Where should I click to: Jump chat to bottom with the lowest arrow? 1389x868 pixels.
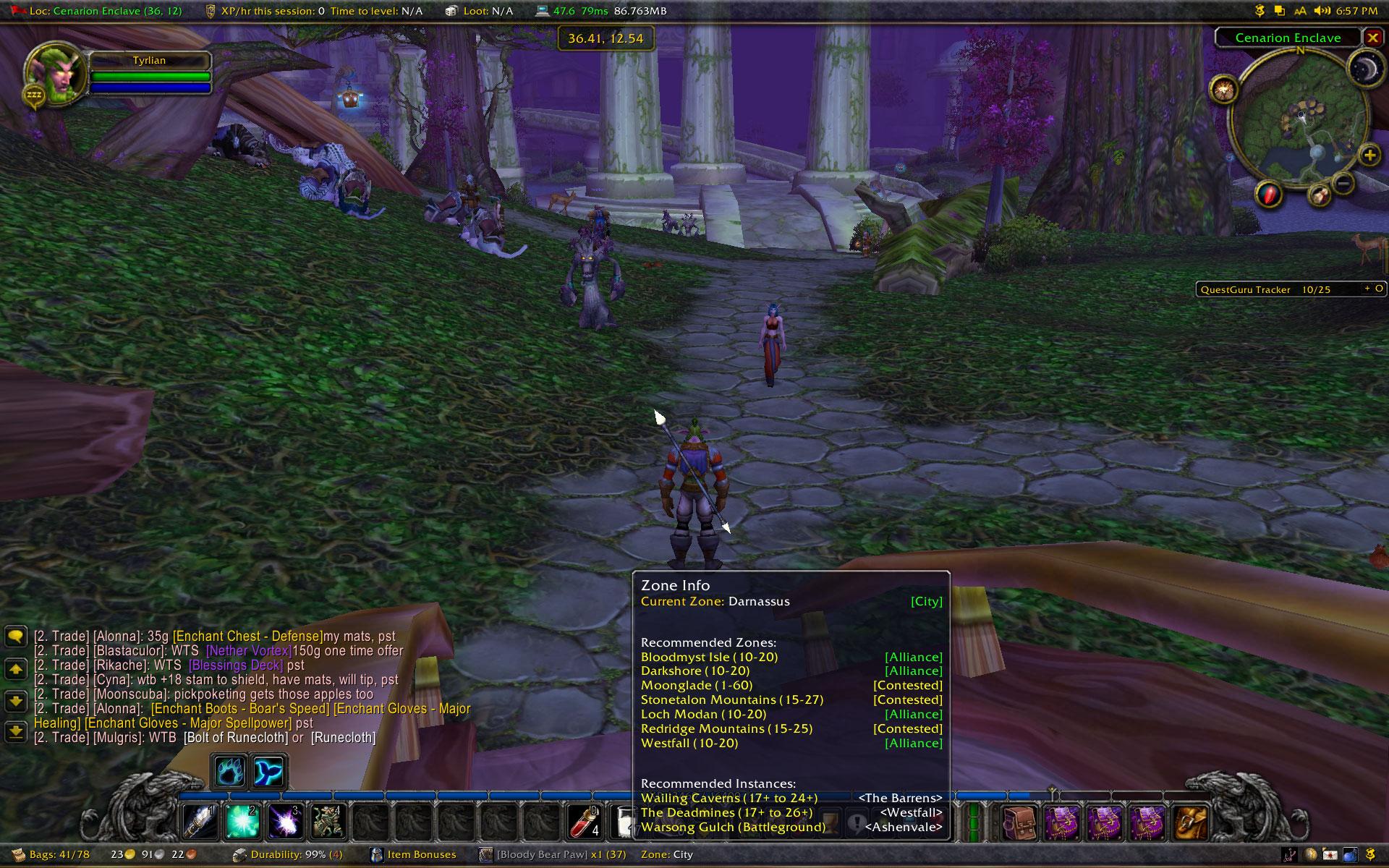[x=16, y=732]
